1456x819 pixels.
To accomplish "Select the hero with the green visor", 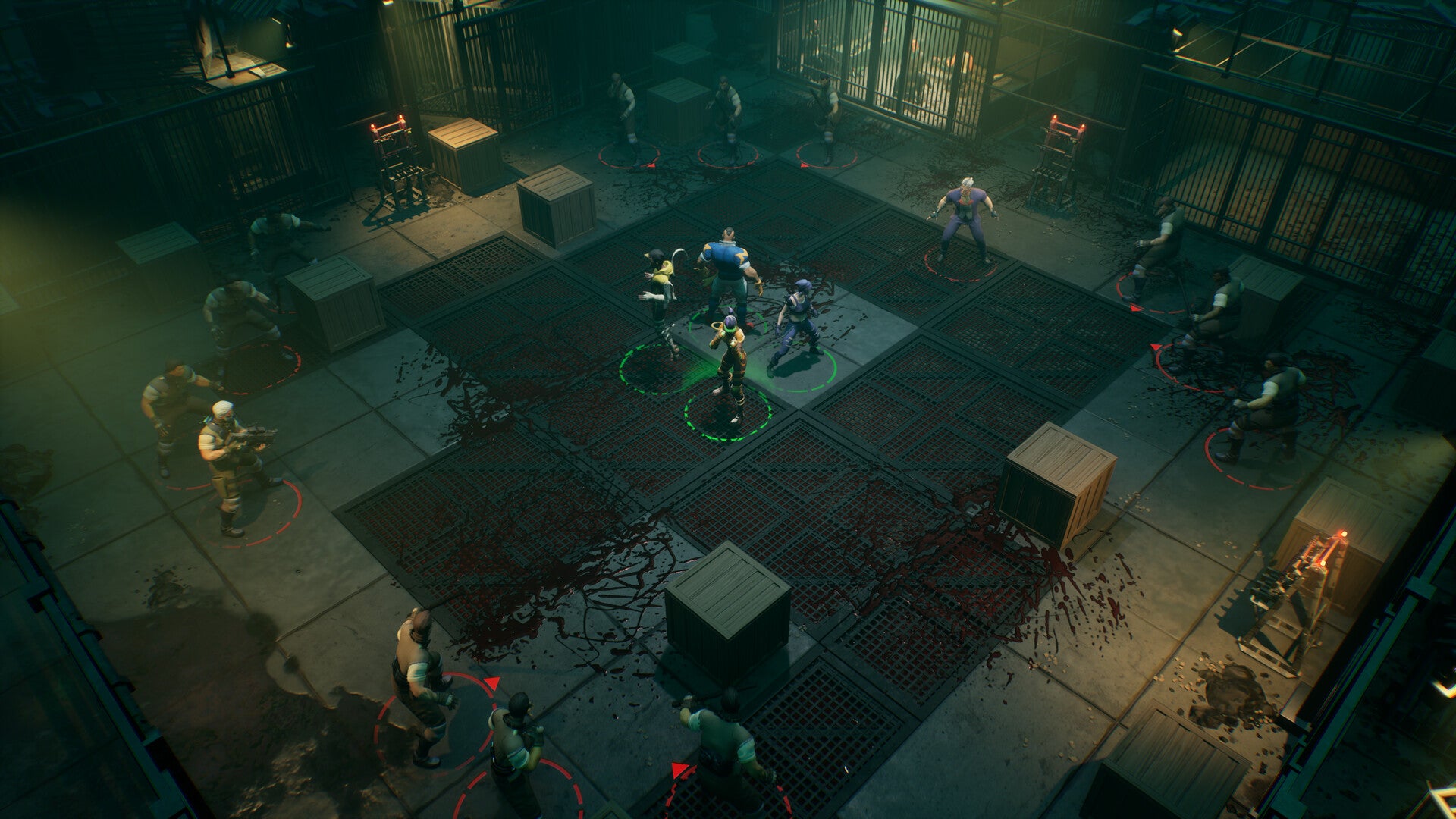I will coord(728,364).
